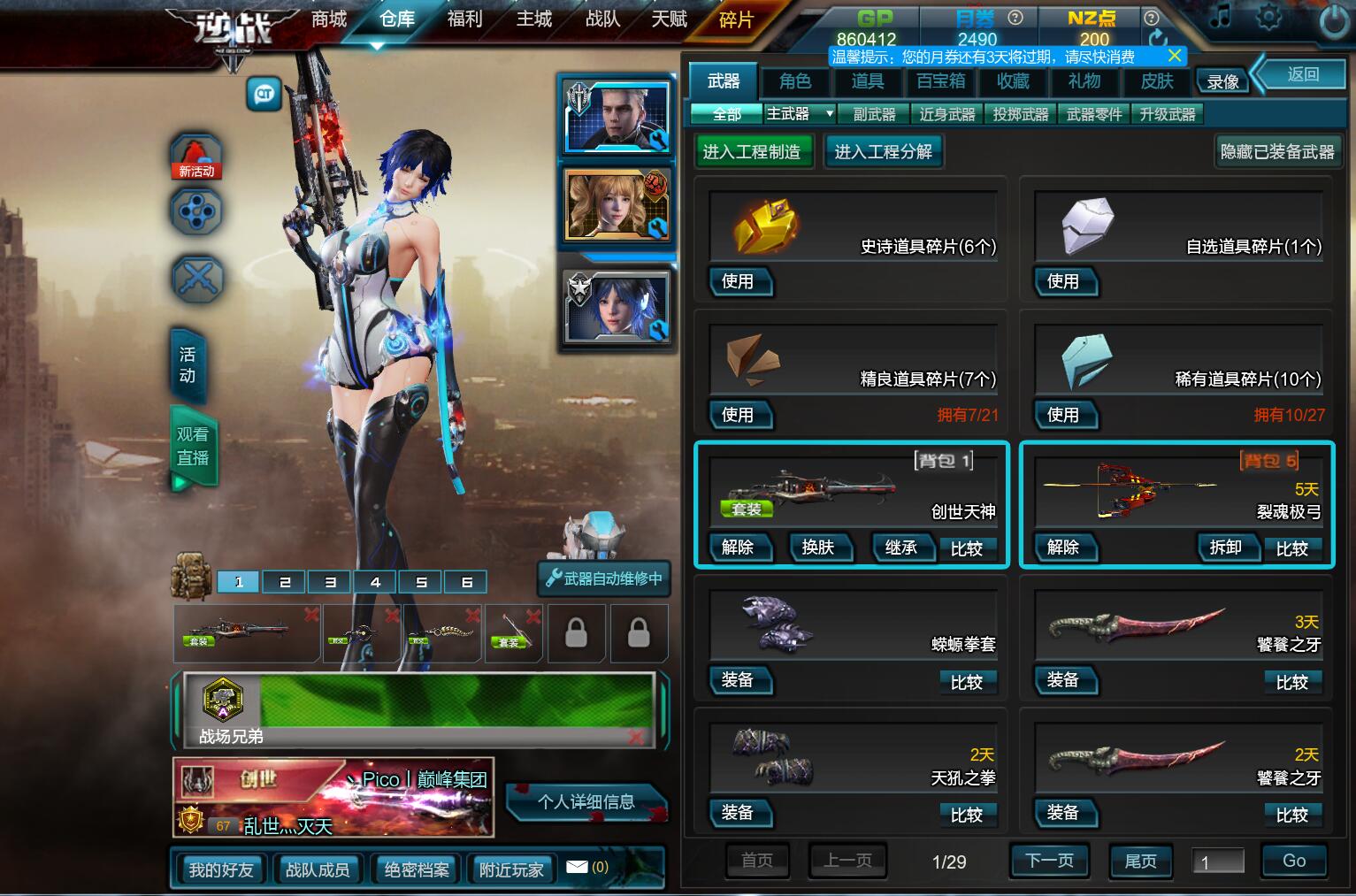This screenshot has width=1356, height=896.
Task: Select the 角色 character tab
Action: click(x=794, y=81)
